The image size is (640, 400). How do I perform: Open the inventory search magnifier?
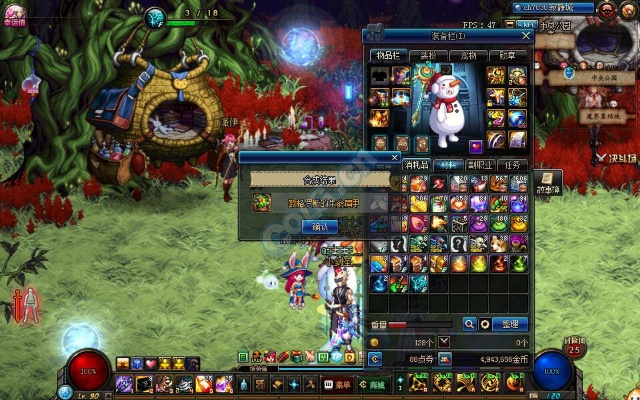click(x=469, y=324)
